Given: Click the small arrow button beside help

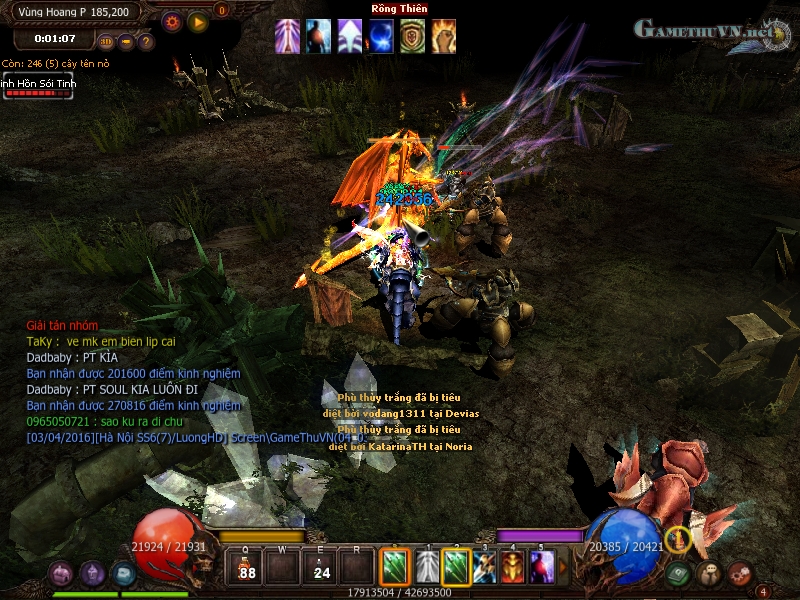Looking at the screenshot, I should (126, 42).
